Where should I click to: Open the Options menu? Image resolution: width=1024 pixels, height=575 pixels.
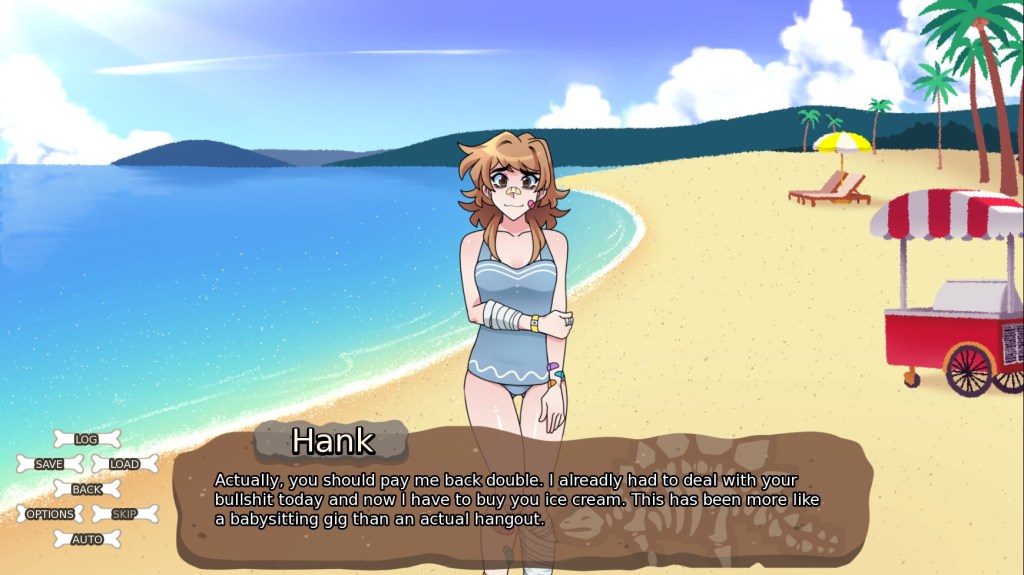pos(50,514)
